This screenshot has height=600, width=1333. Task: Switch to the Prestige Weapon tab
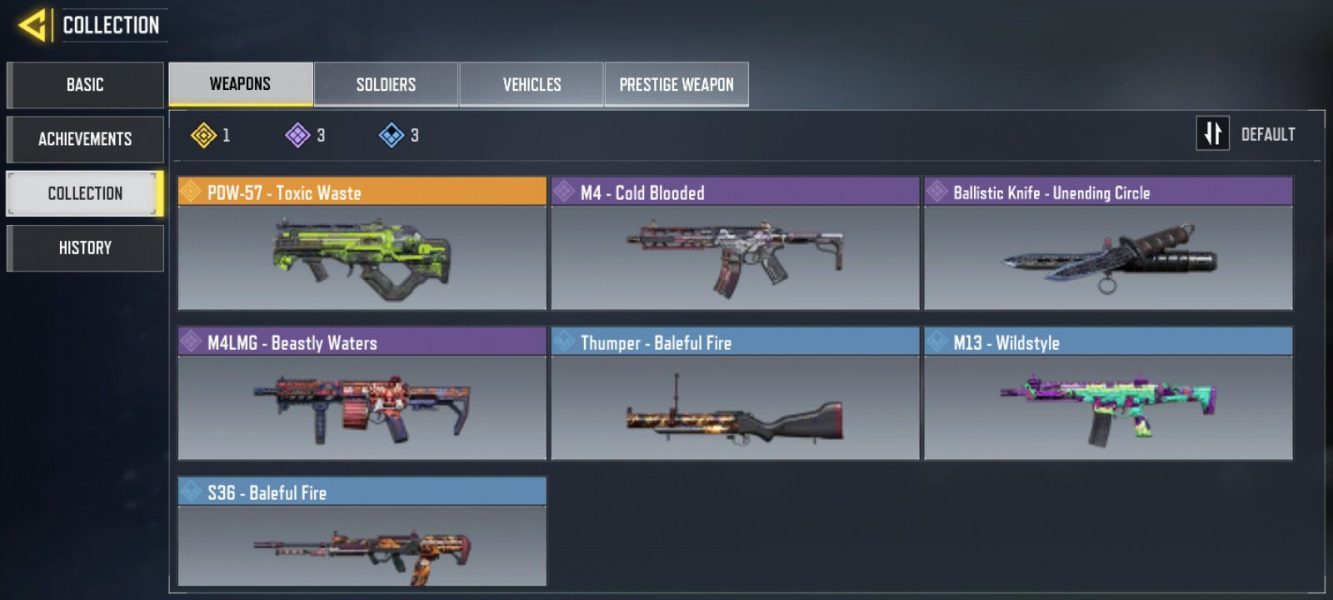point(676,84)
